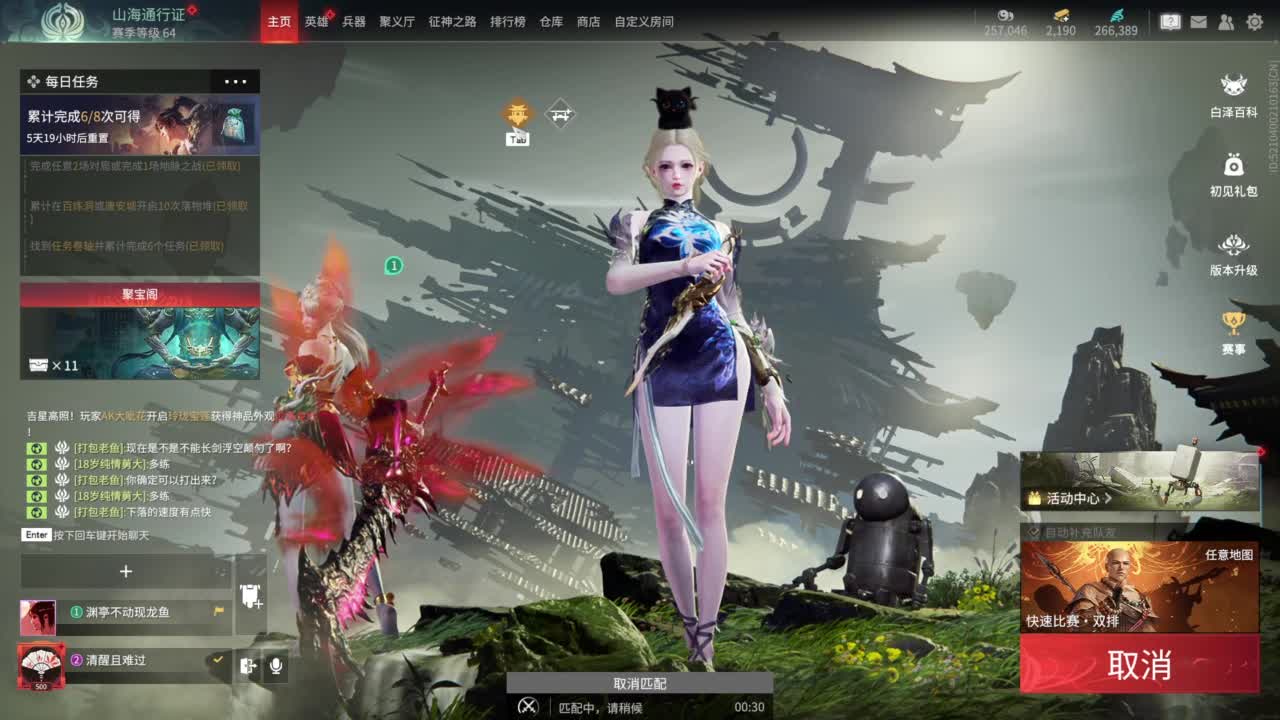Click the + slot to invite a teammate
Screen dimensions: 1280x720
[x=126, y=572]
